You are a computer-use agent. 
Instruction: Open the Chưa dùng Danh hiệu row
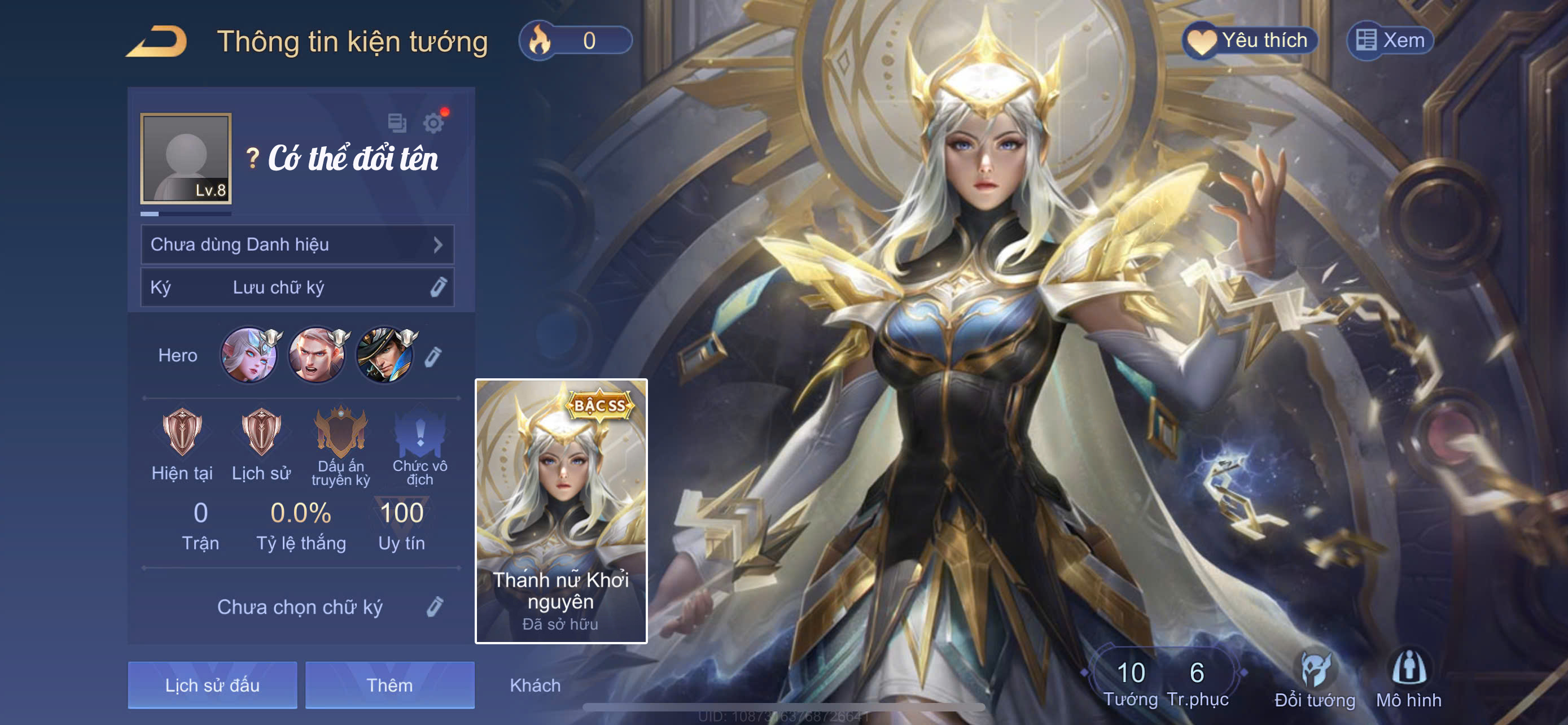[x=297, y=244]
